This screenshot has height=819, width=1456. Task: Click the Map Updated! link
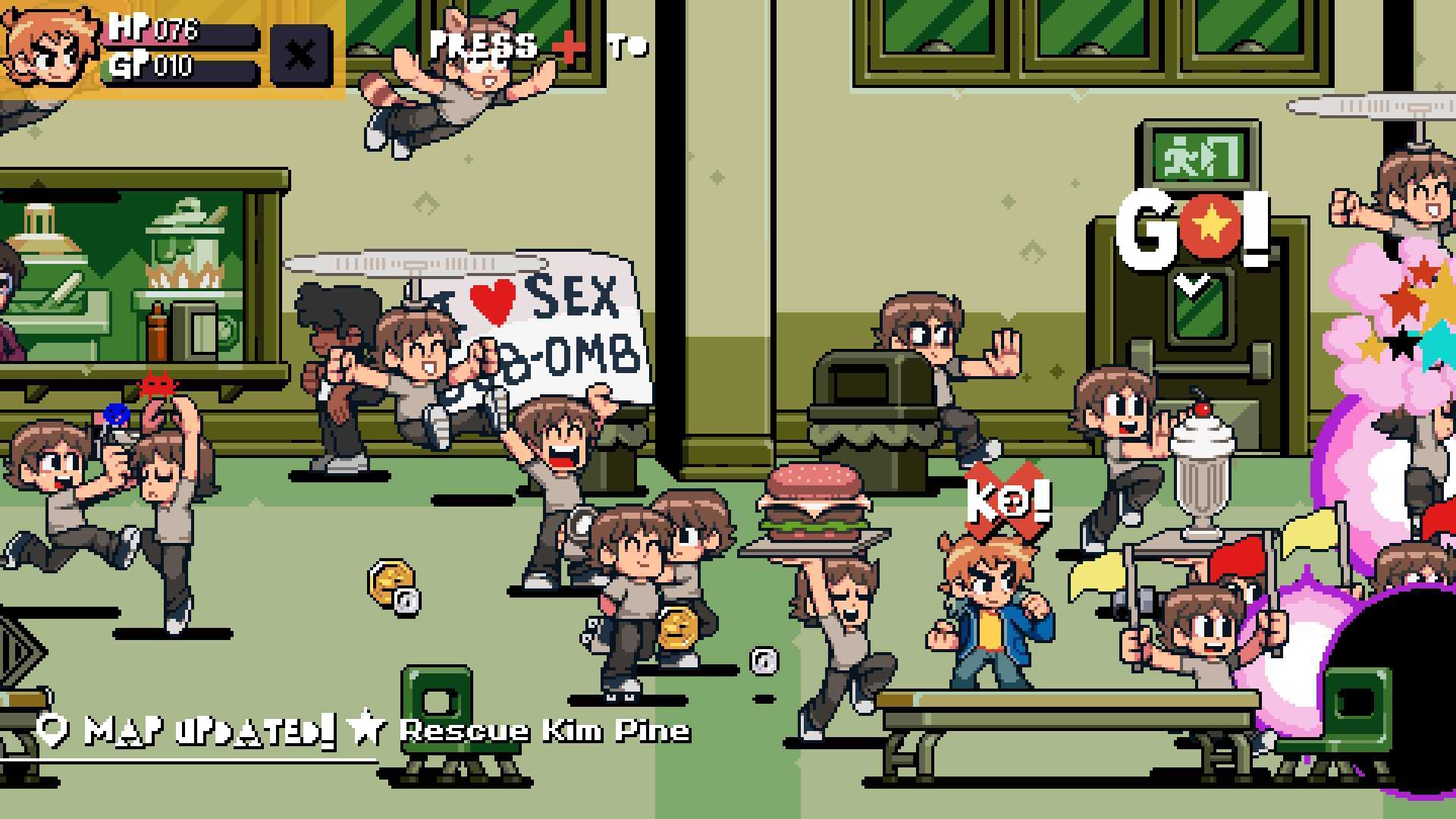click(x=205, y=730)
